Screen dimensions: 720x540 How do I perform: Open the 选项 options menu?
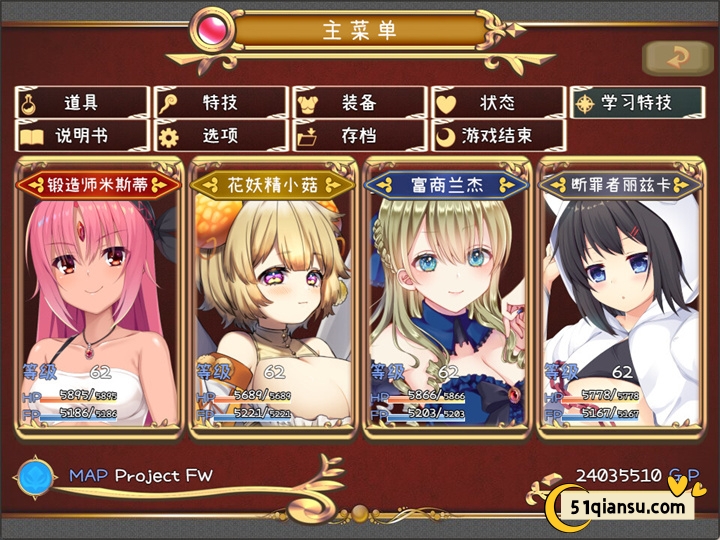[x=220, y=135]
